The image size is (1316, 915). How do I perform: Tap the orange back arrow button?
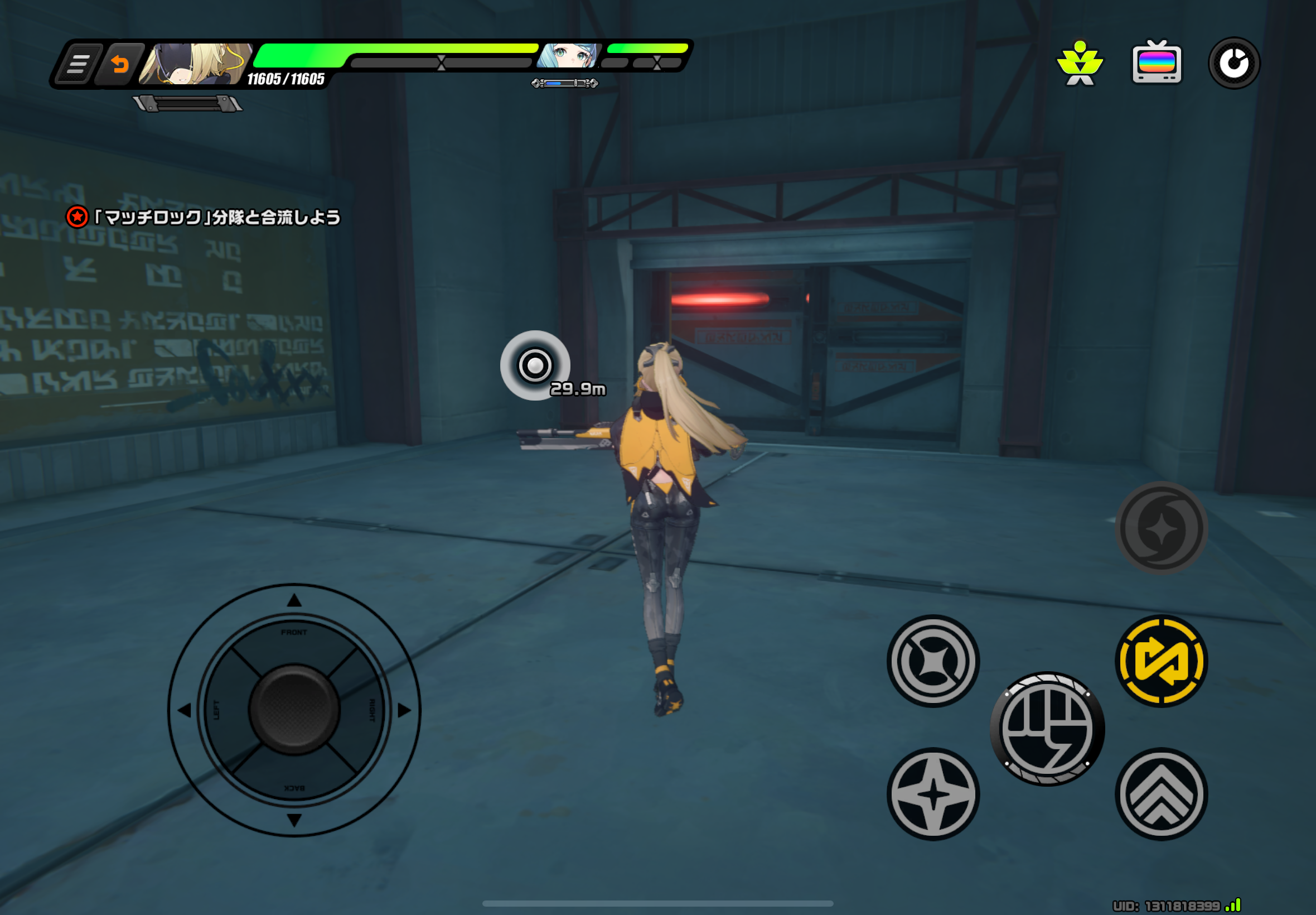[x=119, y=64]
